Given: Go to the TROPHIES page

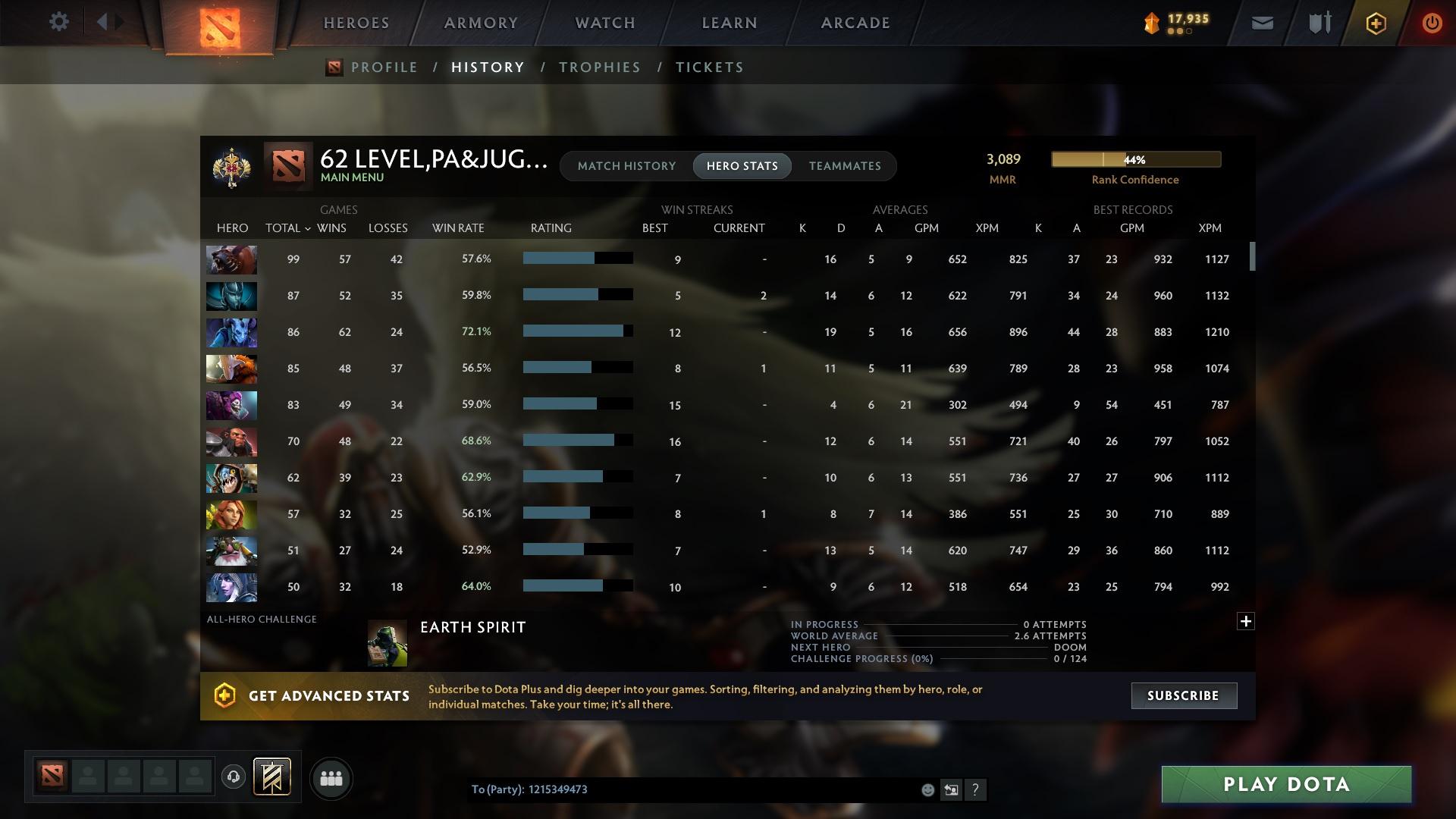Looking at the screenshot, I should point(599,67).
